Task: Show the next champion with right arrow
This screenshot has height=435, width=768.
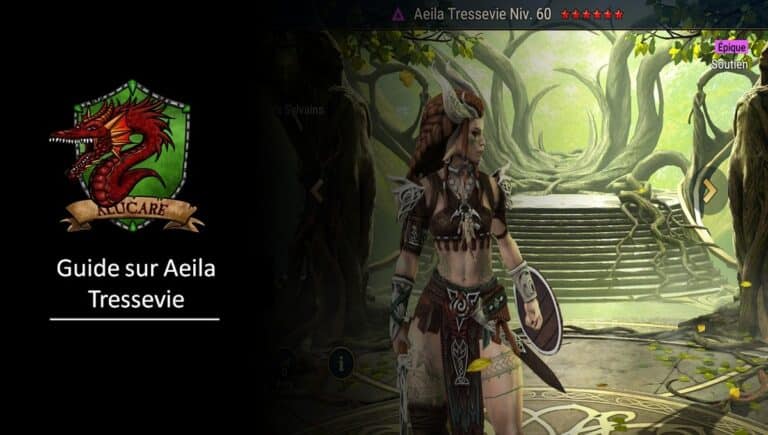Action: tap(709, 190)
